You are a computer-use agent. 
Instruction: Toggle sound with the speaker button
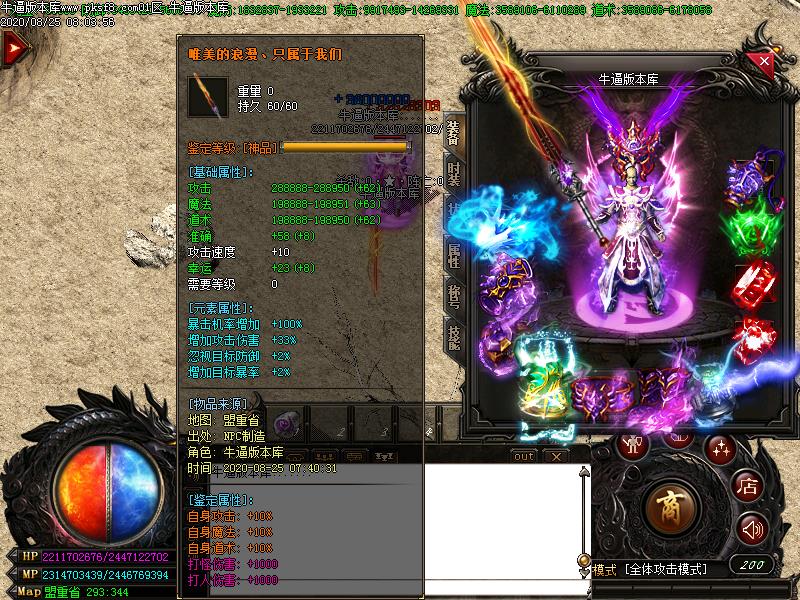click(750, 529)
